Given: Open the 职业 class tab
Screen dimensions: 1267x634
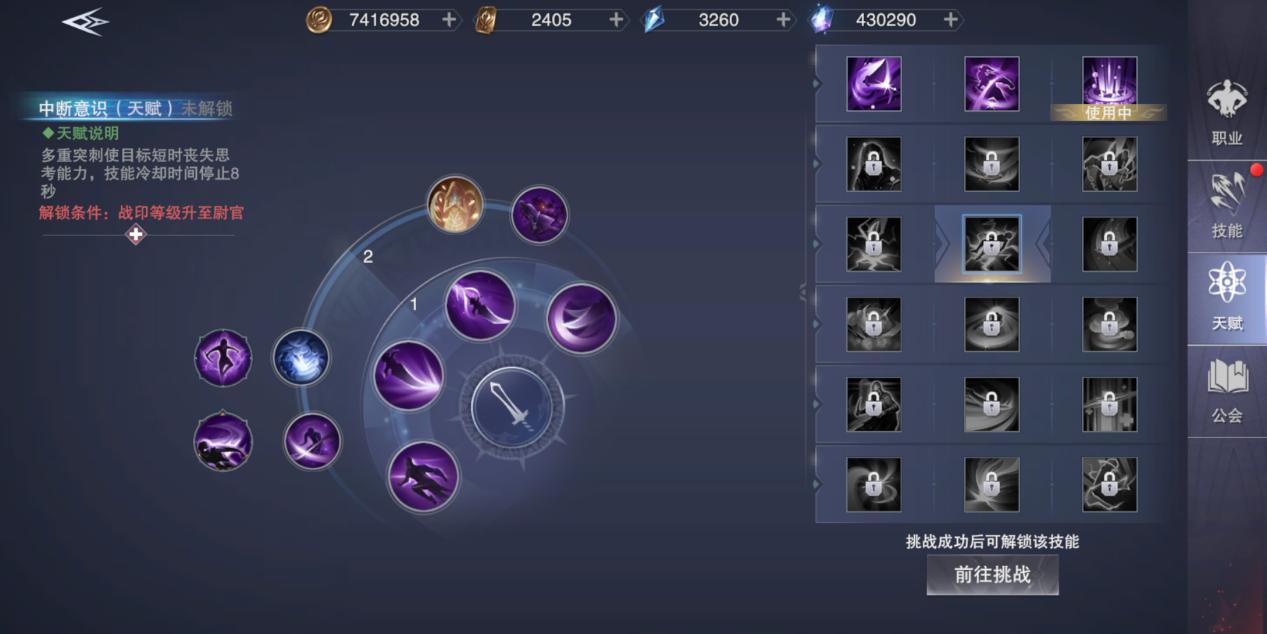Looking at the screenshot, I should point(1226,112).
